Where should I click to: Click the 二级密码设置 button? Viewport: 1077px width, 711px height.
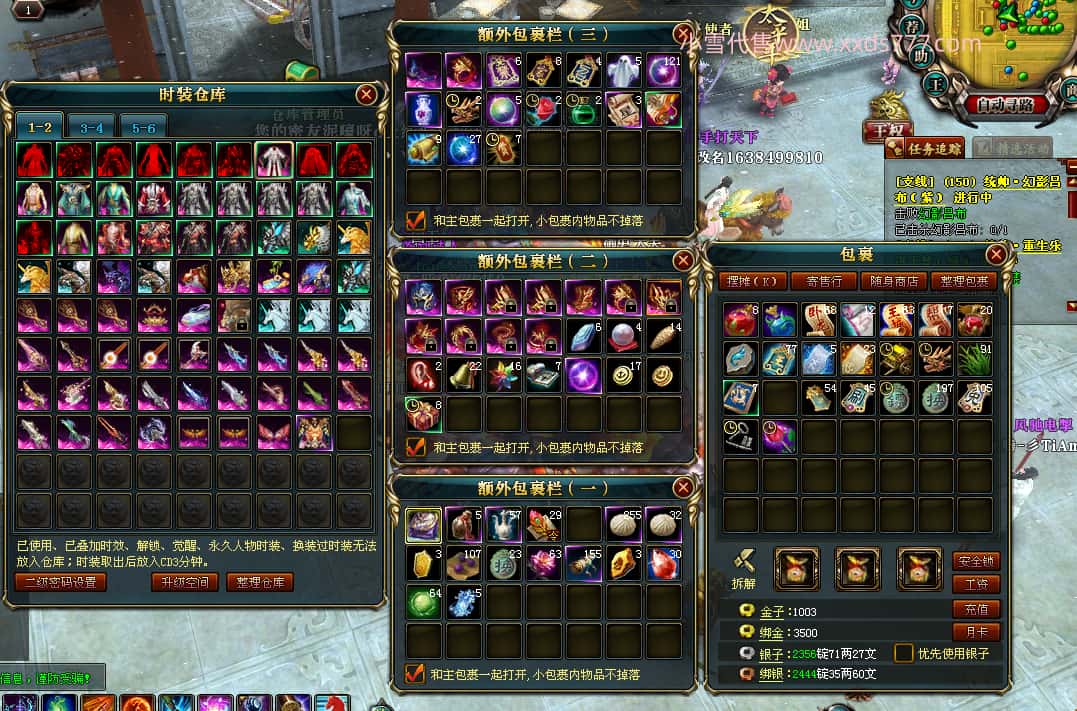click(61, 582)
